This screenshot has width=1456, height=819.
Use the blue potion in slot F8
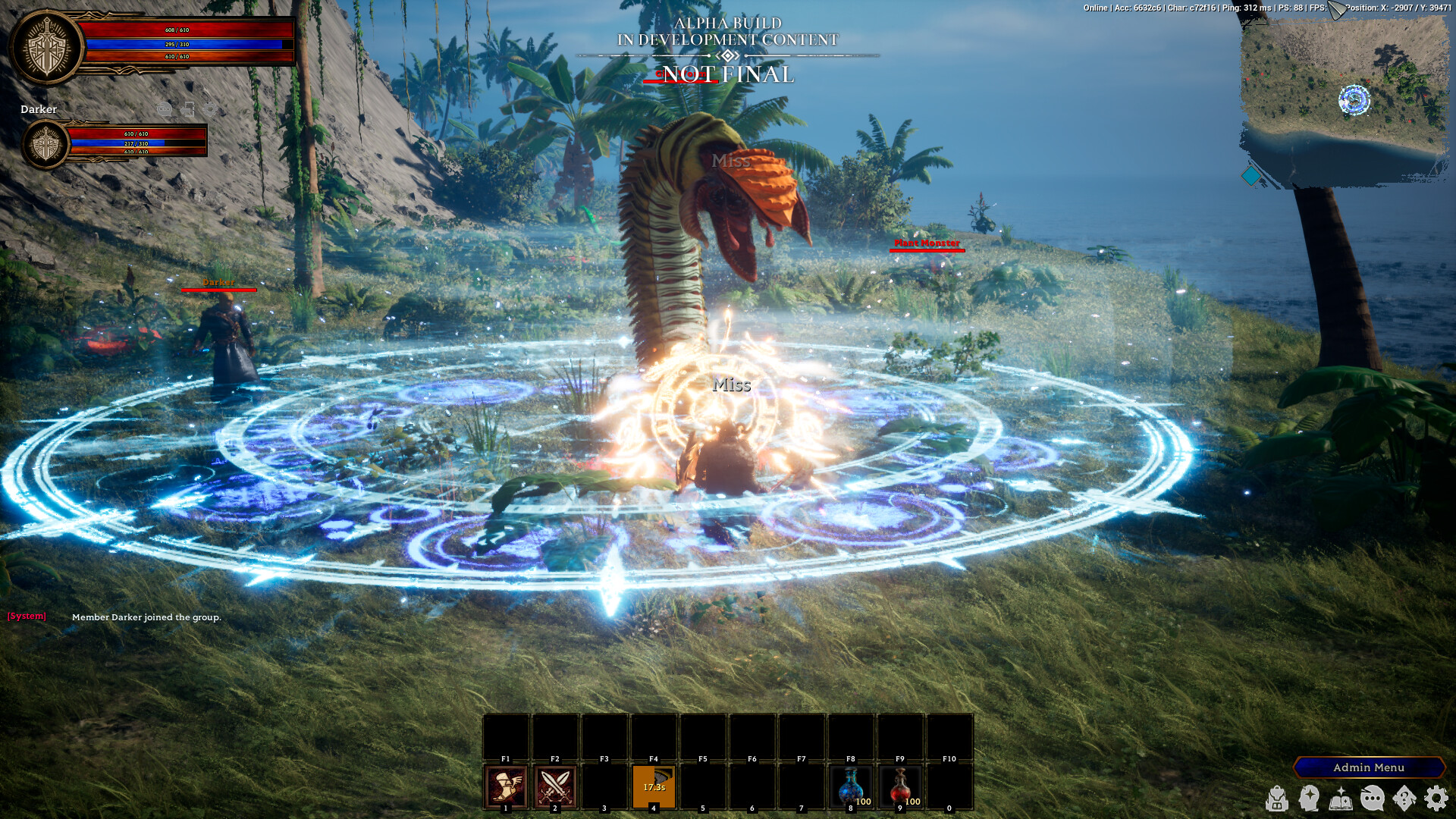[x=849, y=786]
